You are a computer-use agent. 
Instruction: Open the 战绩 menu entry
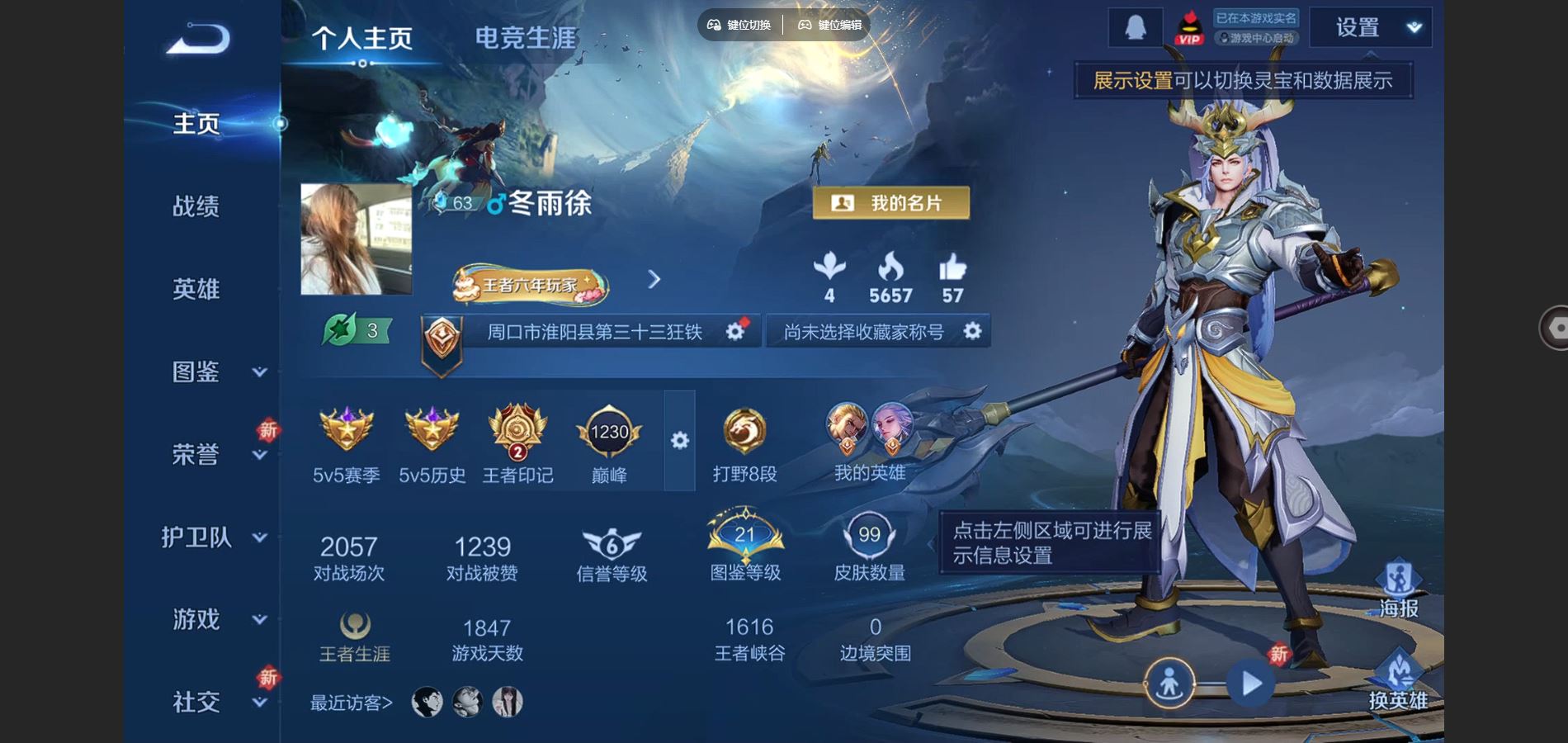coord(196,206)
